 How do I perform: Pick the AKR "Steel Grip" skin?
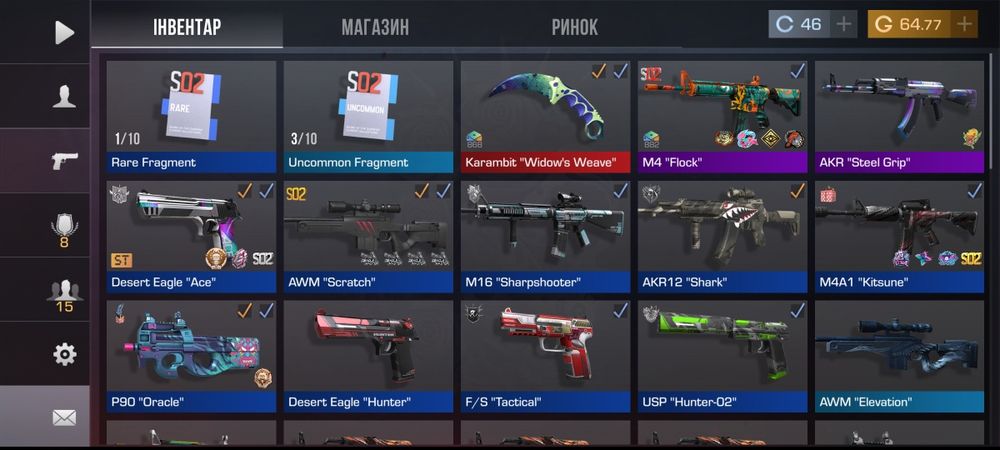(x=899, y=116)
